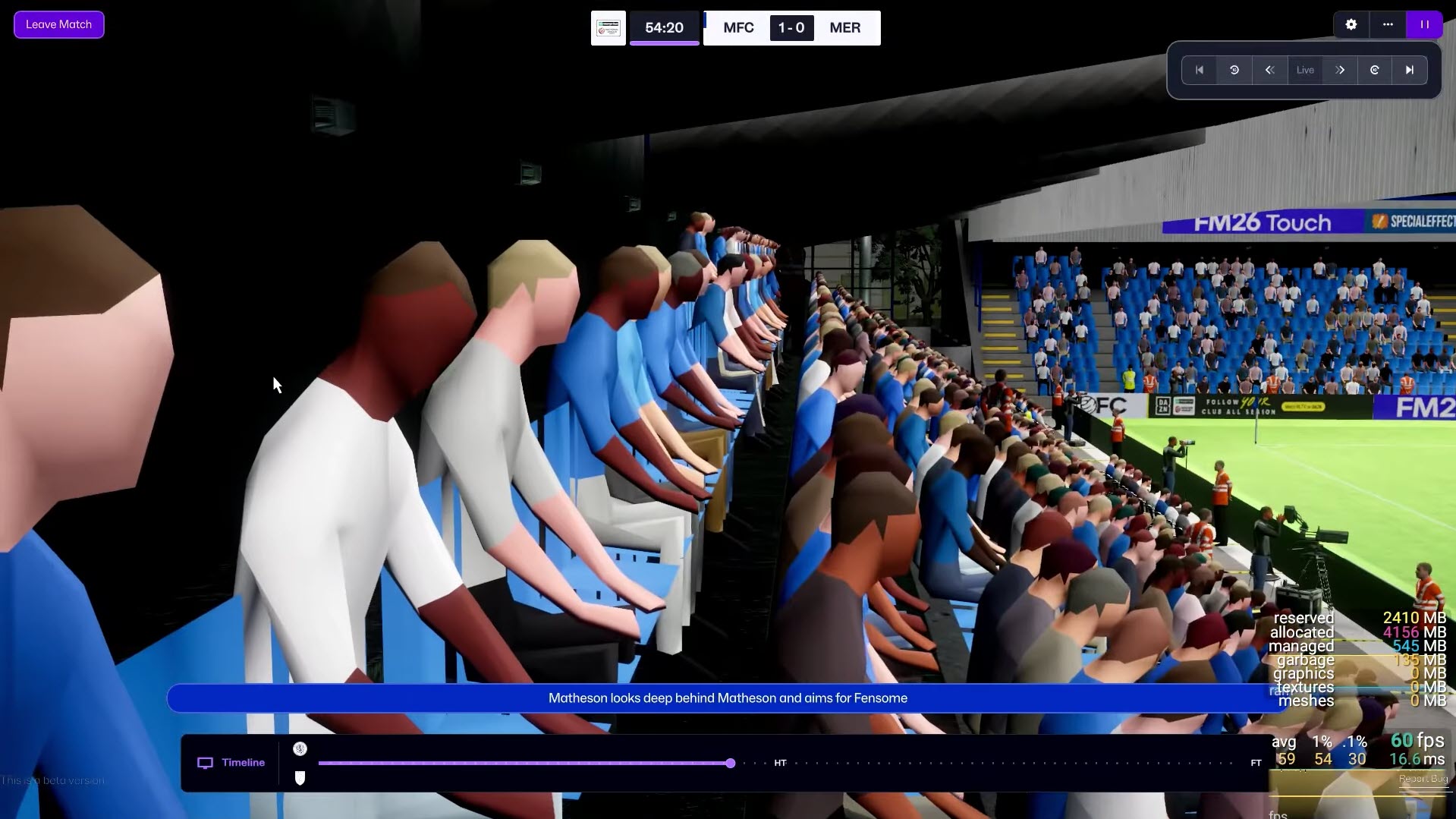This screenshot has width=1456, height=819.
Task: Select the HT marker on the timeline
Action: pos(780,763)
